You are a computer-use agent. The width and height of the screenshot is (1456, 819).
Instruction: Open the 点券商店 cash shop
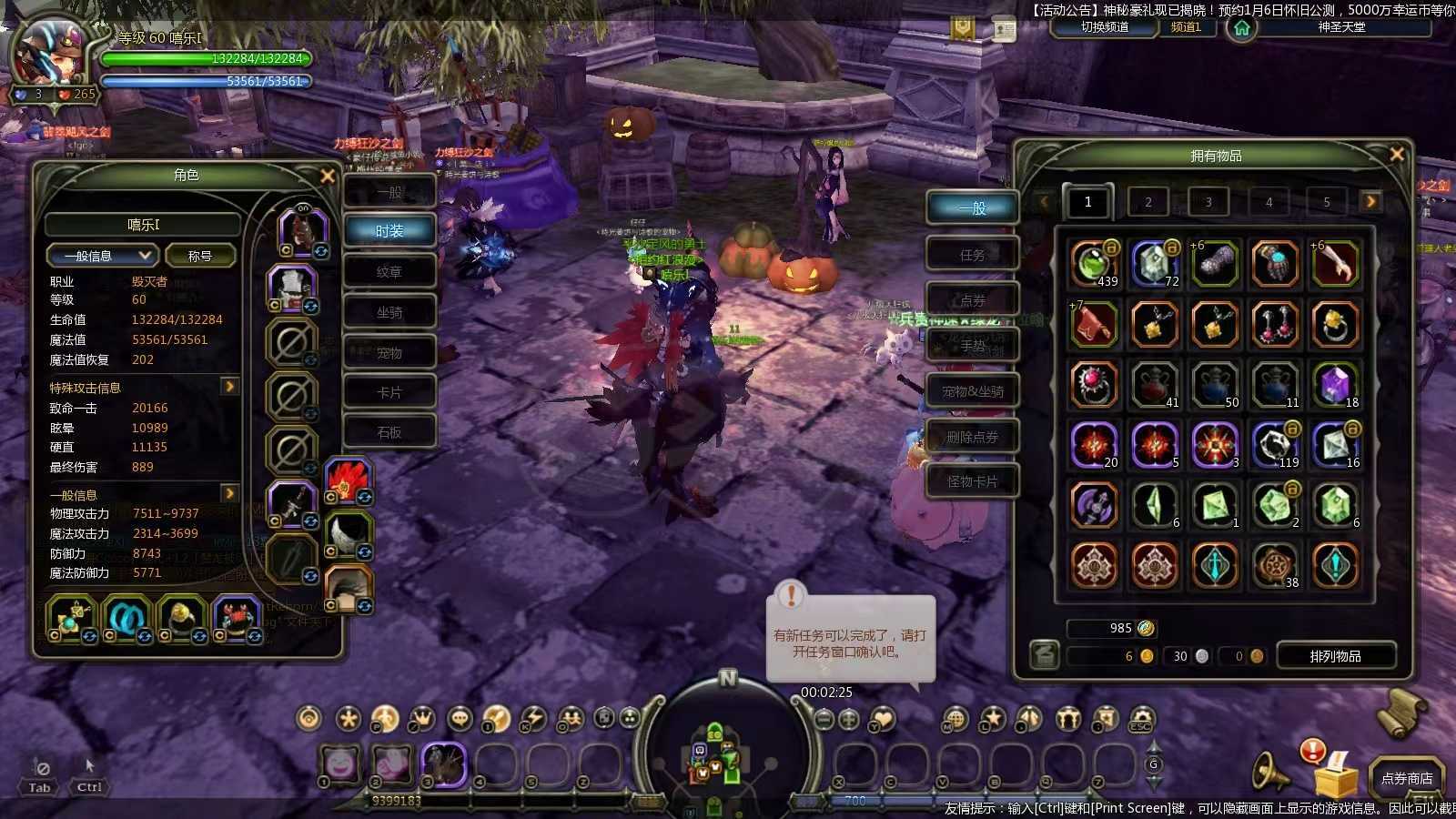[1407, 778]
